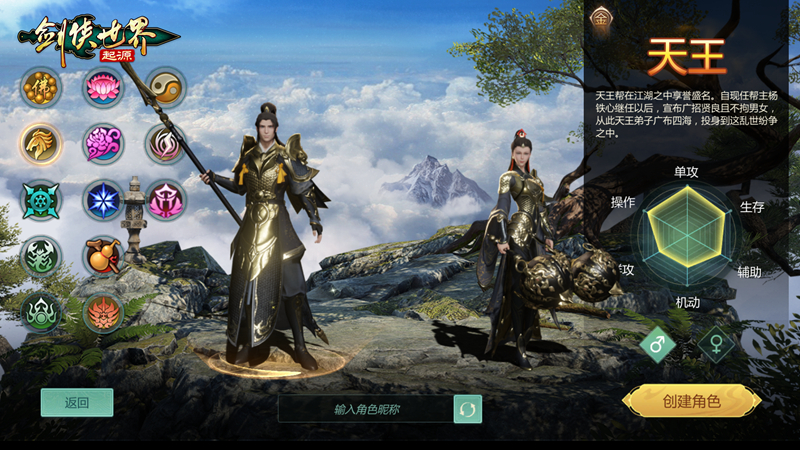The width and height of the screenshot is (800, 450).
Task: Pick the pink tulip emblem class icon
Action: coord(165,200)
